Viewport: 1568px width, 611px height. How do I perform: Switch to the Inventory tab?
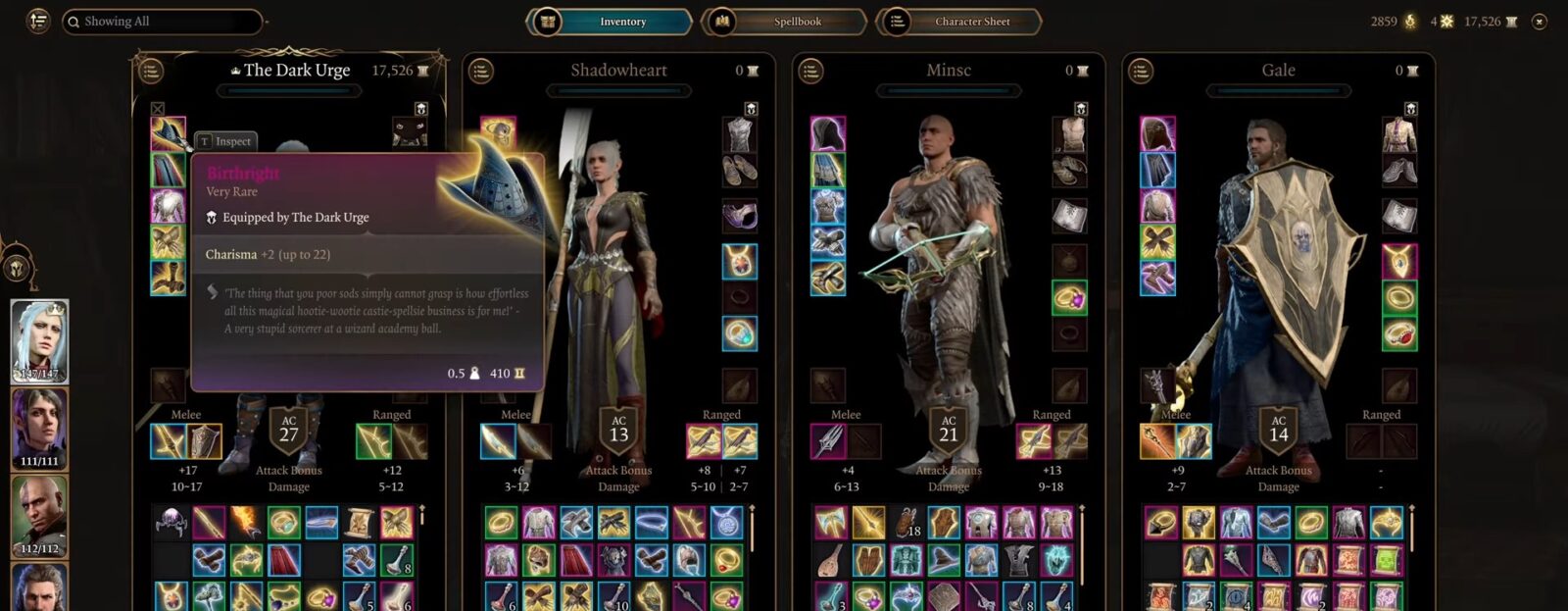tap(621, 22)
